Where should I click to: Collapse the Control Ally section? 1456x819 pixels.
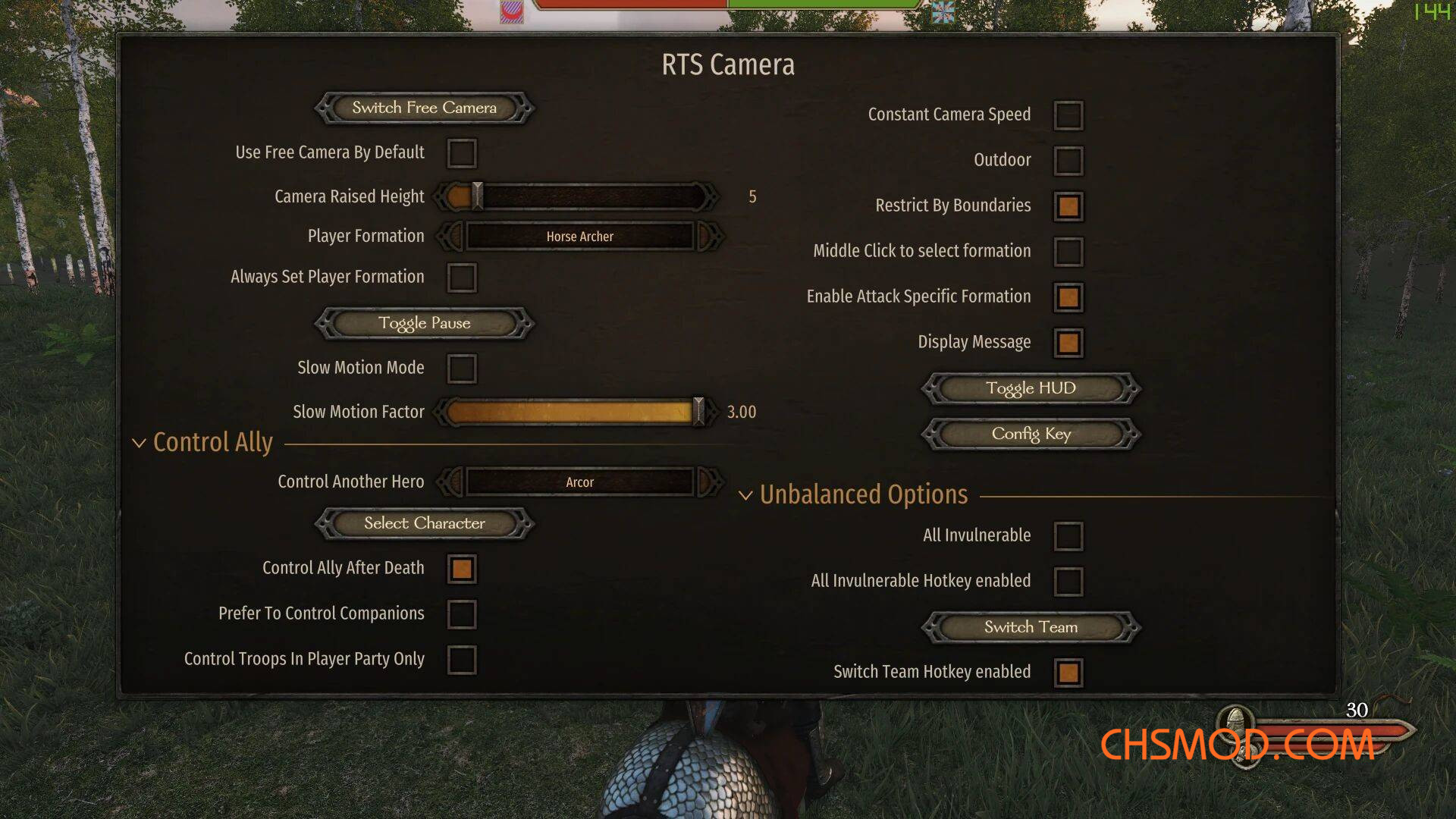[x=139, y=443]
